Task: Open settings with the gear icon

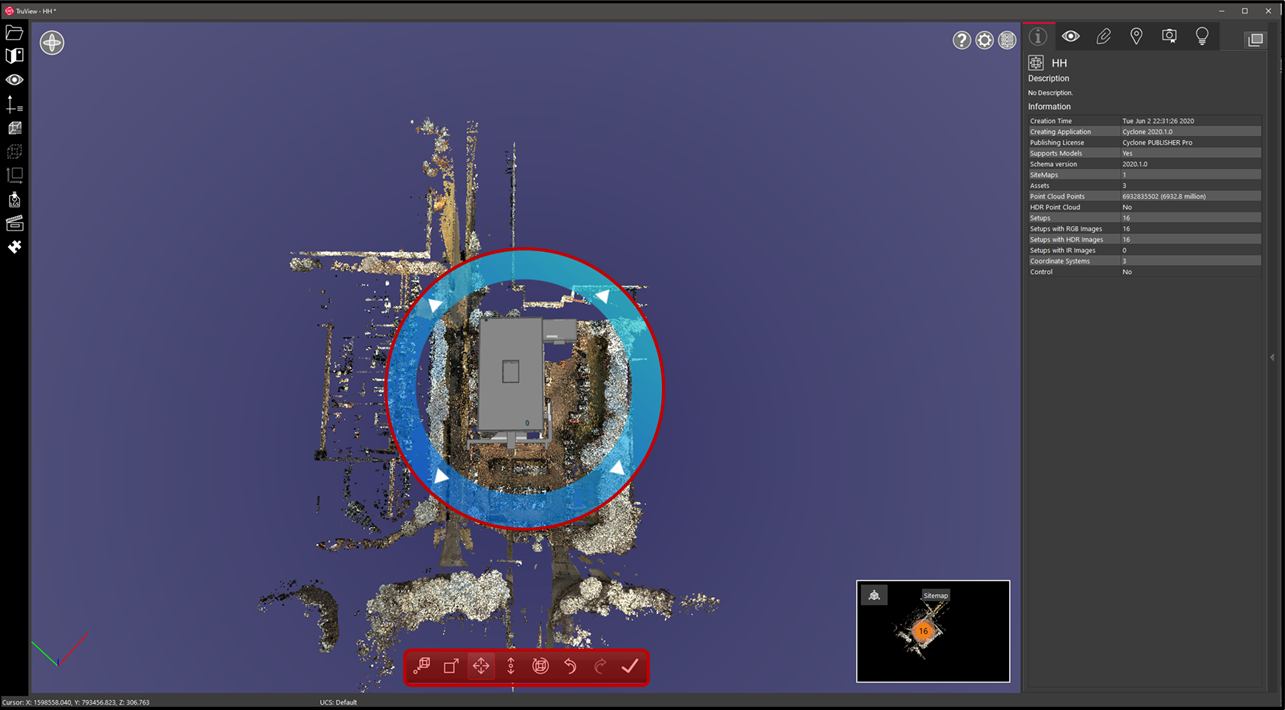Action: (x=985, y=40)
